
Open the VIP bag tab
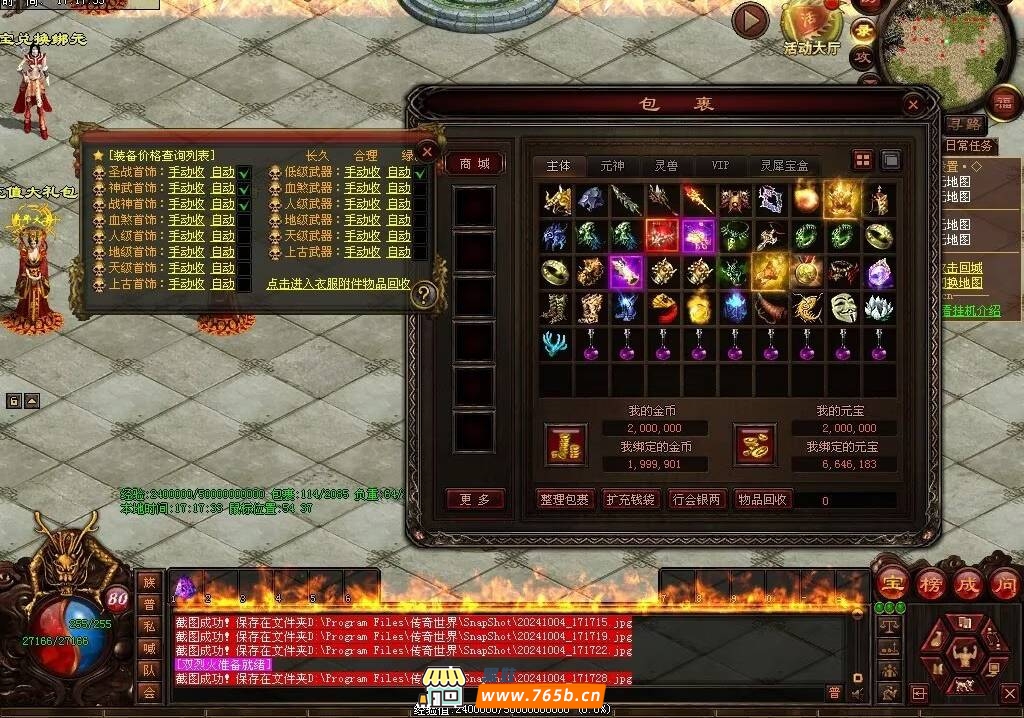tap(720, 165)
